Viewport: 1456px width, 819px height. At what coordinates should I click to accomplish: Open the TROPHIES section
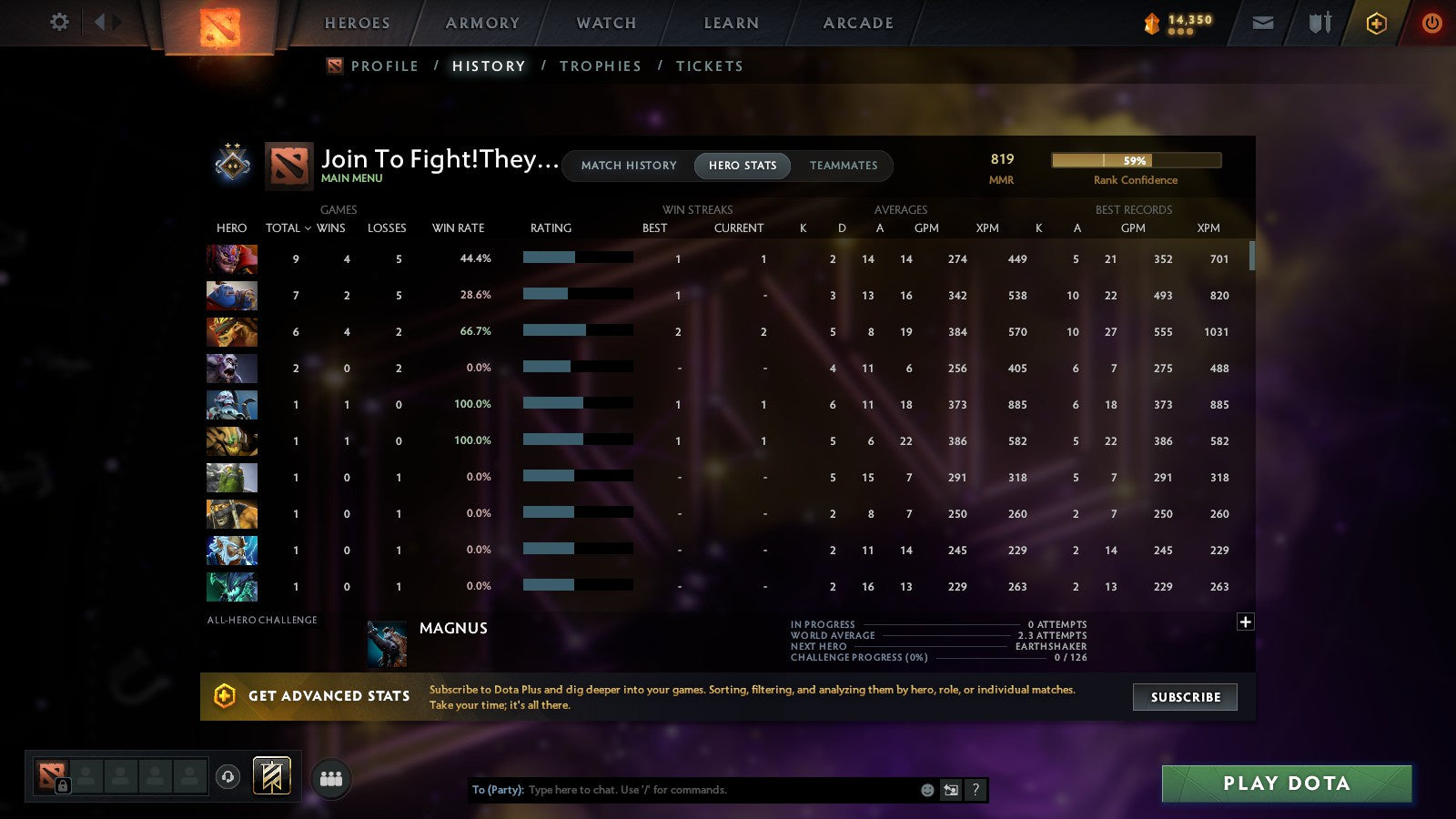(x=601, y=66)
